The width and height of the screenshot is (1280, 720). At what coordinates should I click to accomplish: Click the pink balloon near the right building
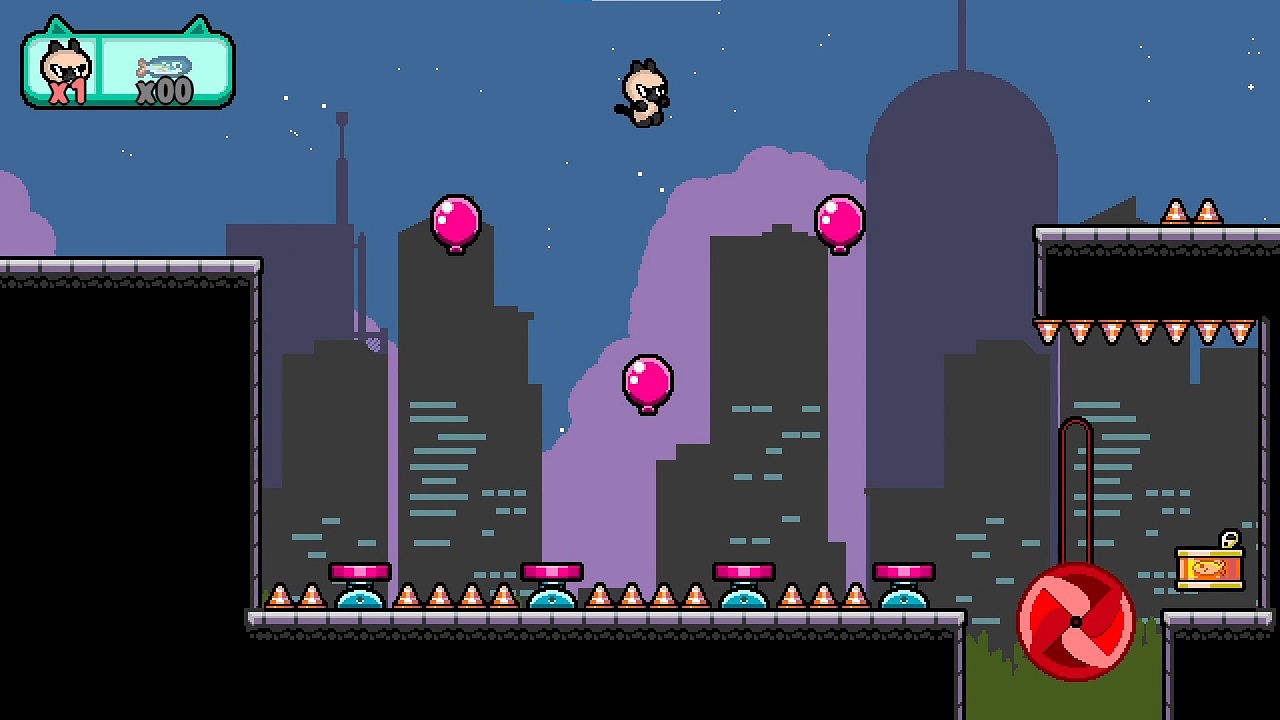pyautogui.click(x=840, y=222)
